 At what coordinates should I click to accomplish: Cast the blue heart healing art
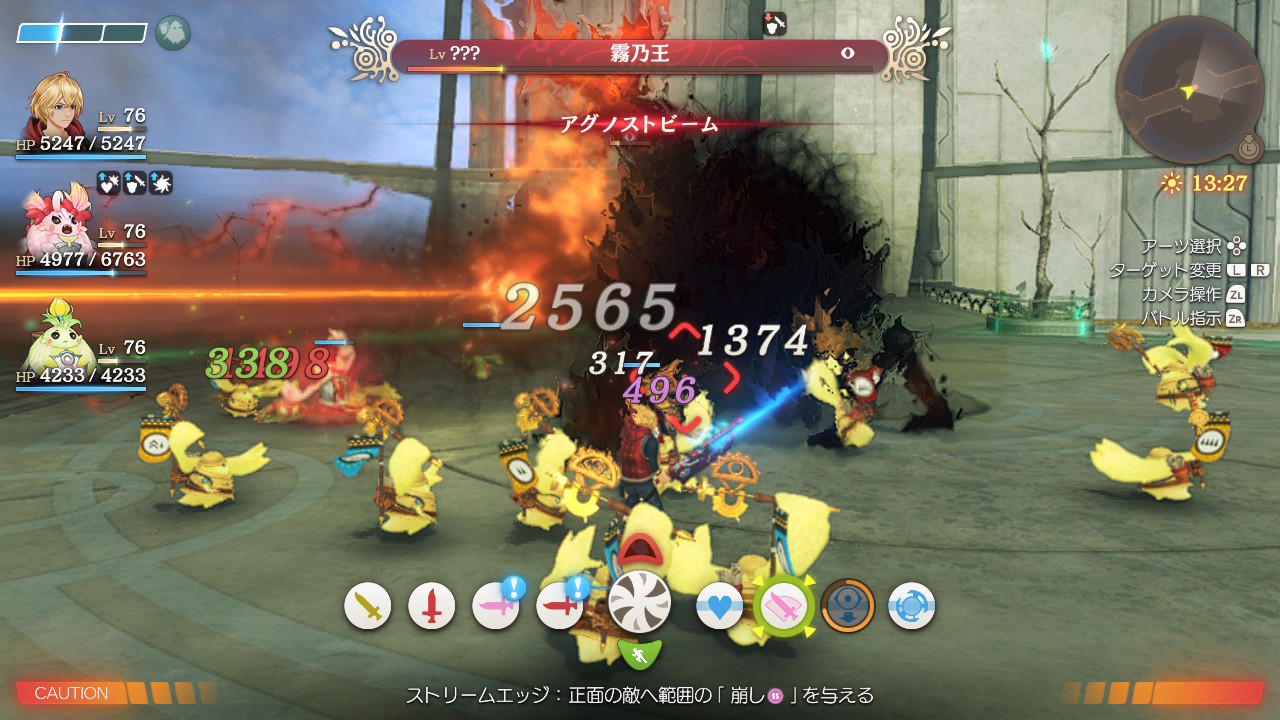coord(720,606)
